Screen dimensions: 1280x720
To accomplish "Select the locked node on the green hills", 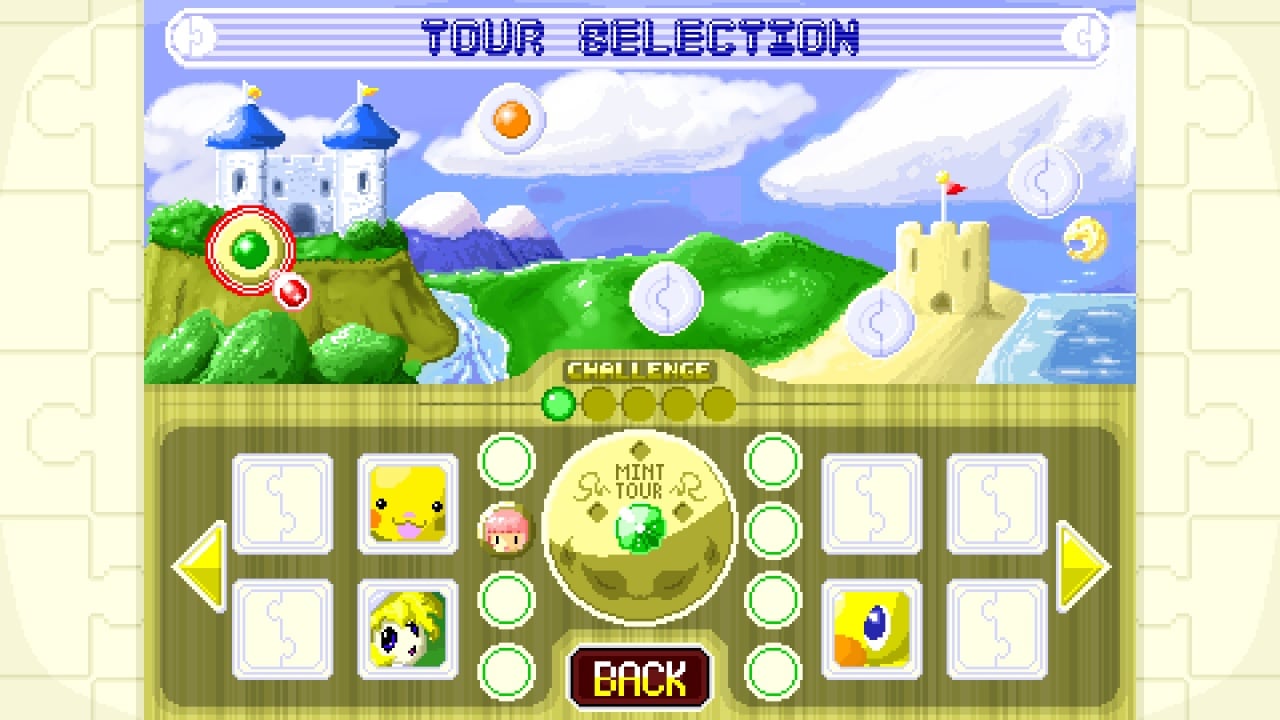I will 666,297.
